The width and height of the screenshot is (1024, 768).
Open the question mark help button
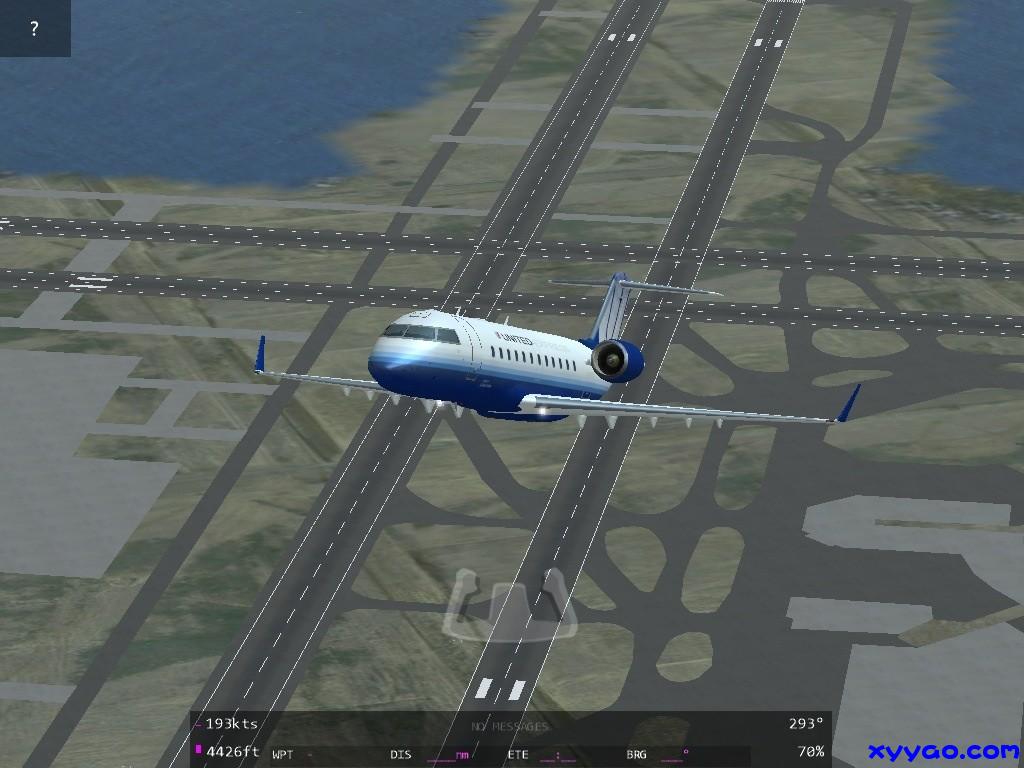35,28
